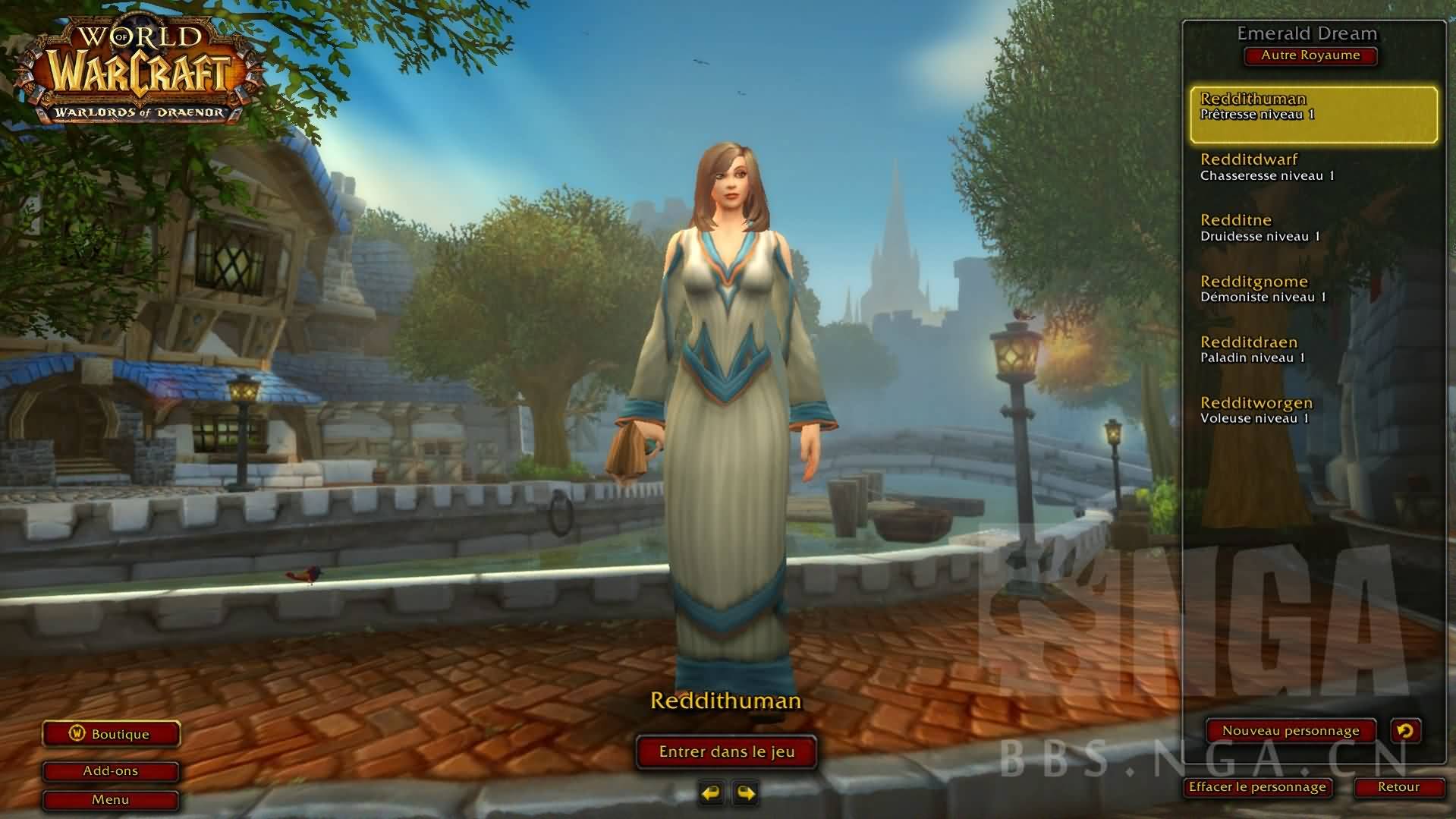Select the Reddithuman character row
1456x819 pixels.
coord(1313,115)
